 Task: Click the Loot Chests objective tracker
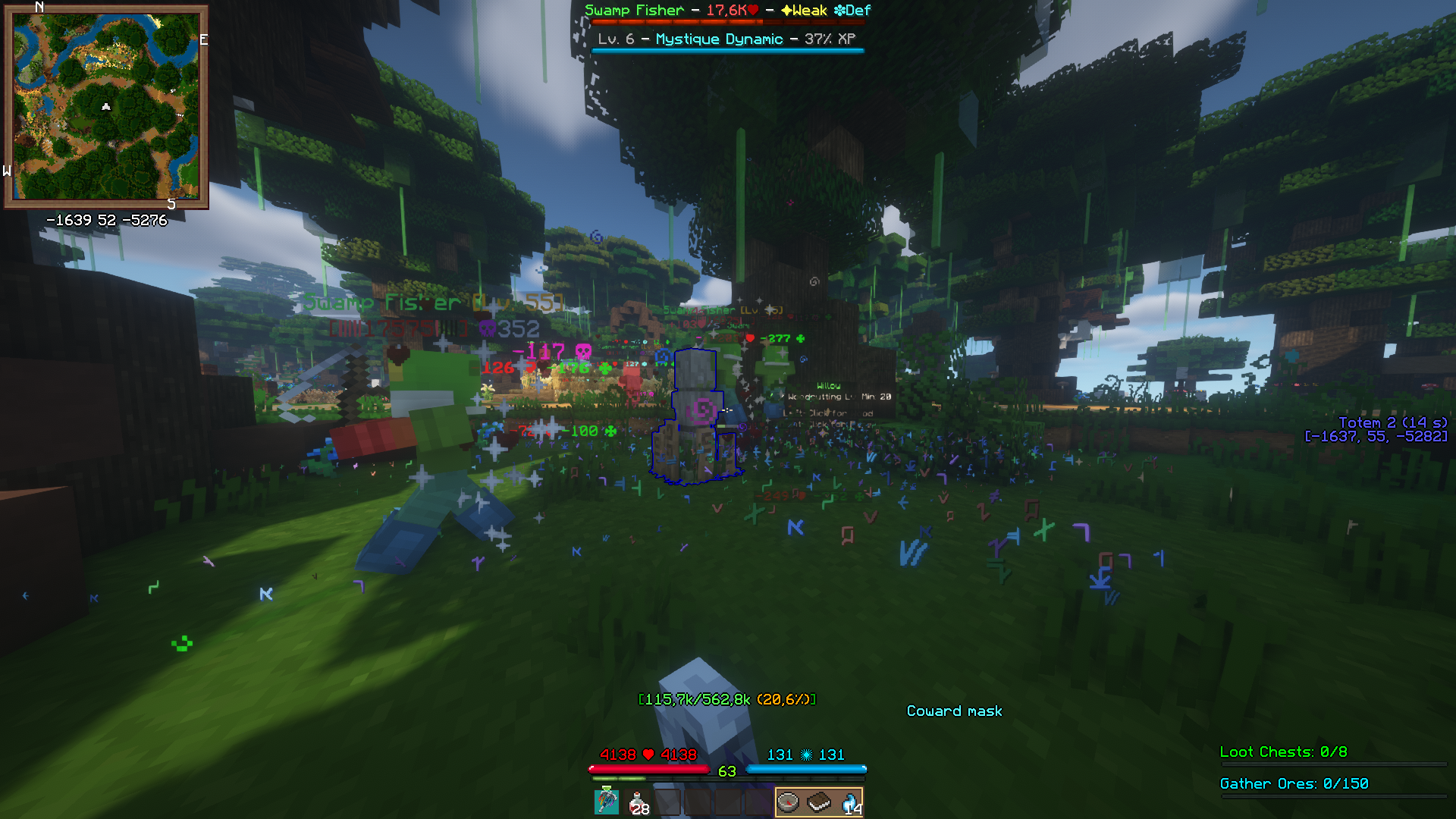1283,752
